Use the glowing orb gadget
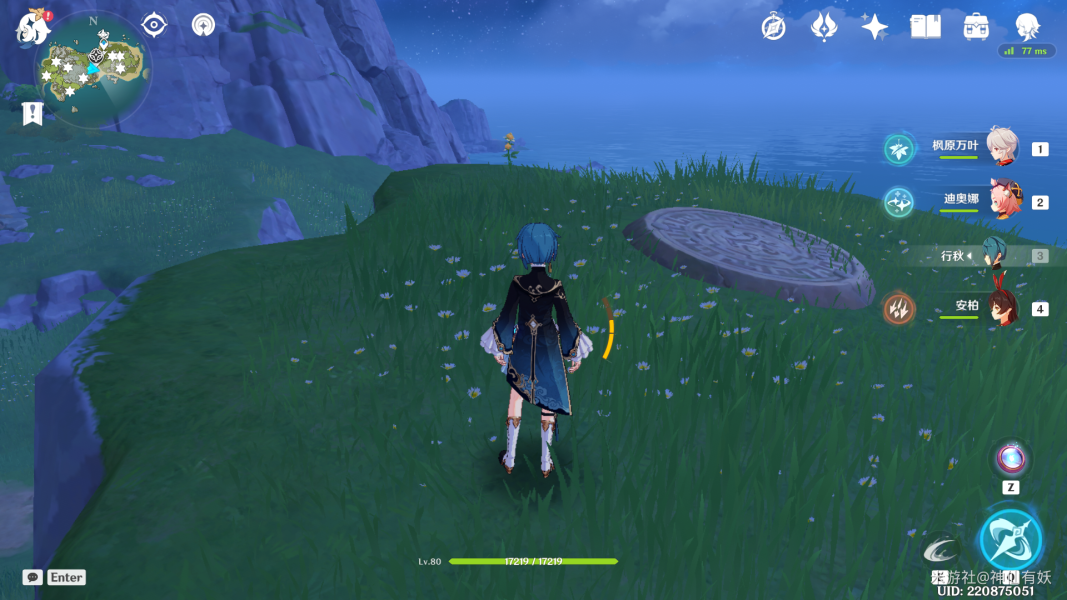Image resolution: width=1067 pixels, height=600 pixels. click(x=1011, y=460)
